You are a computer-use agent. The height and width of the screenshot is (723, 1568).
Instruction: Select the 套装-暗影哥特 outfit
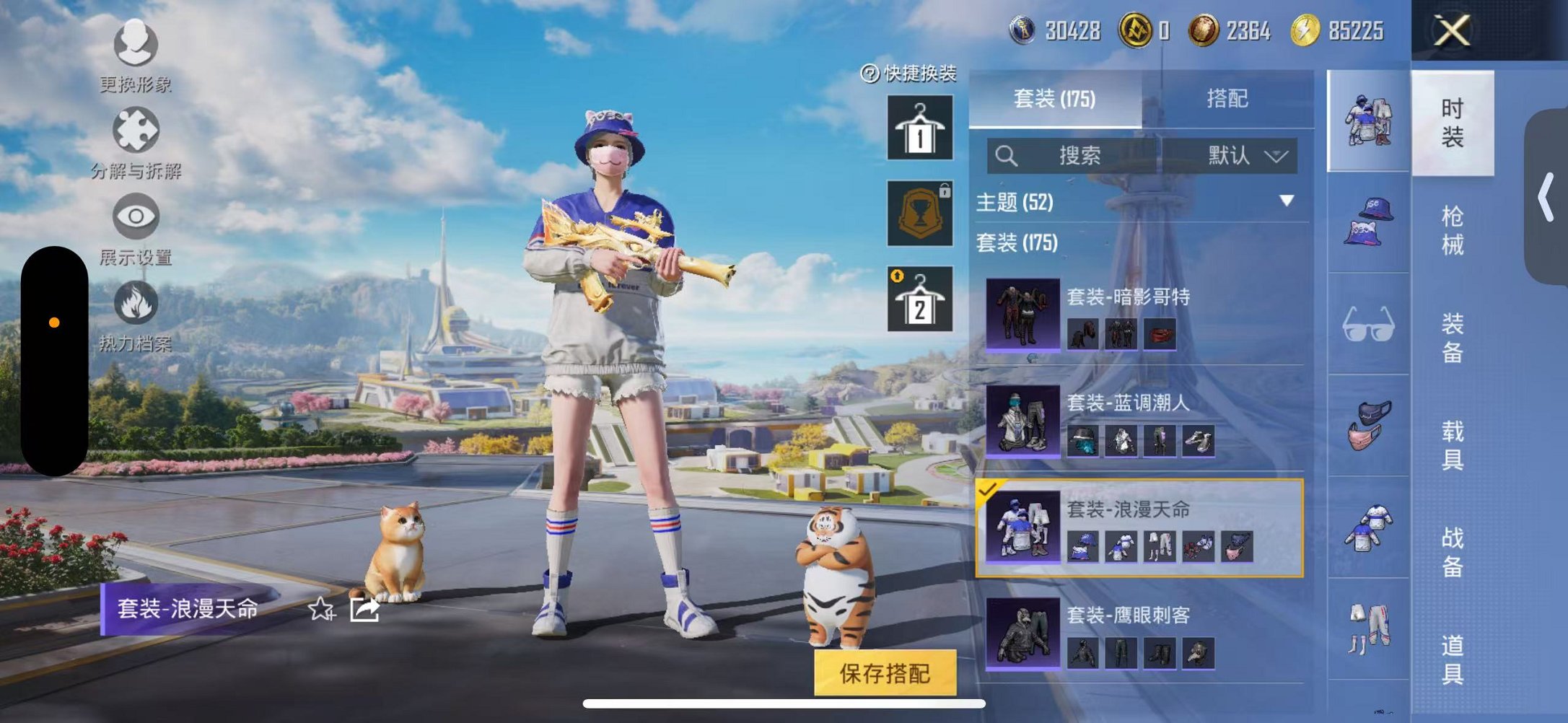1144,315
